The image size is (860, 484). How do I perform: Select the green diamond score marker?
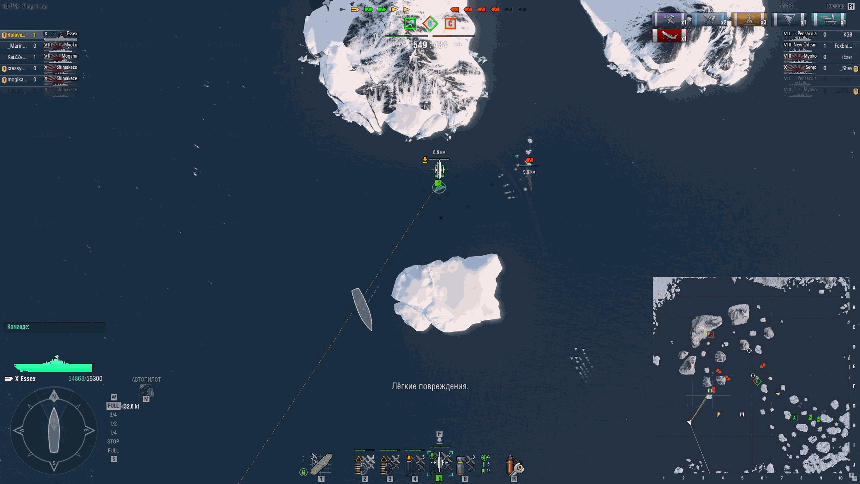429,24
